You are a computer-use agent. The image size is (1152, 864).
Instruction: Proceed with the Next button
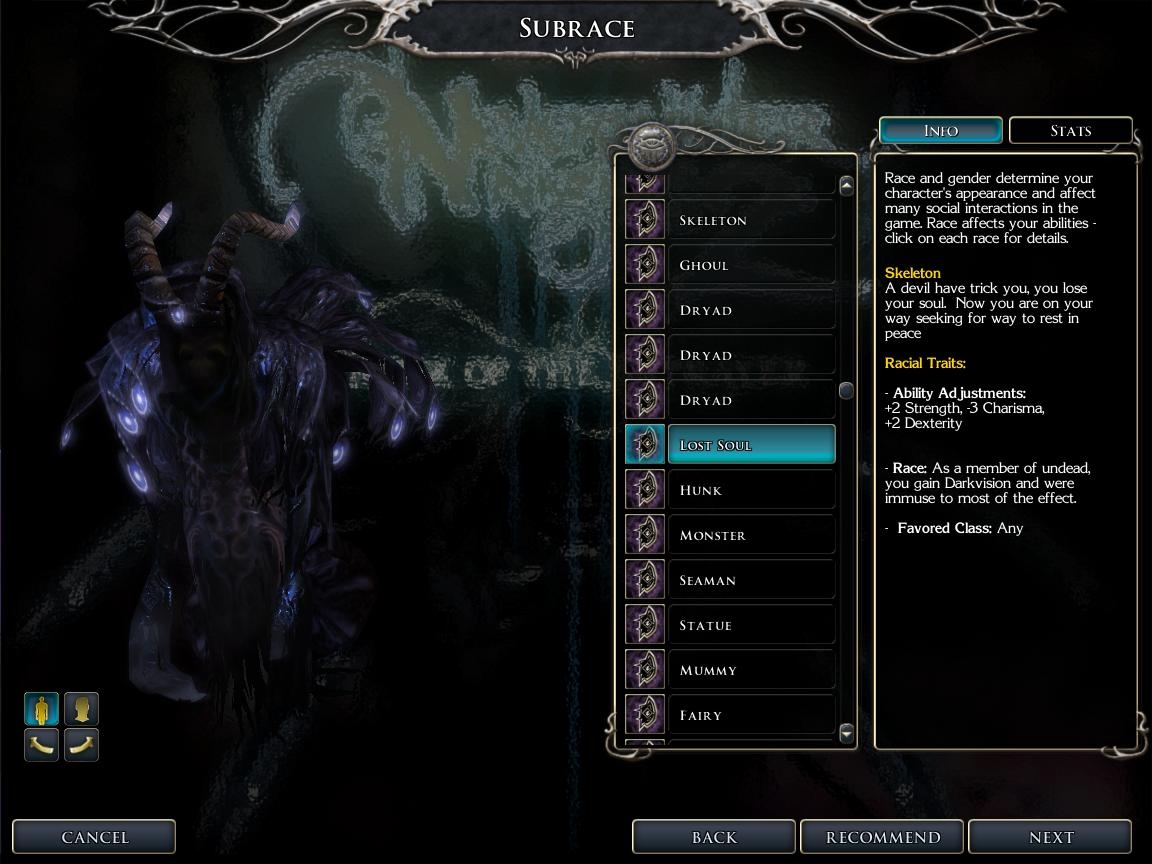point(1050,837)
